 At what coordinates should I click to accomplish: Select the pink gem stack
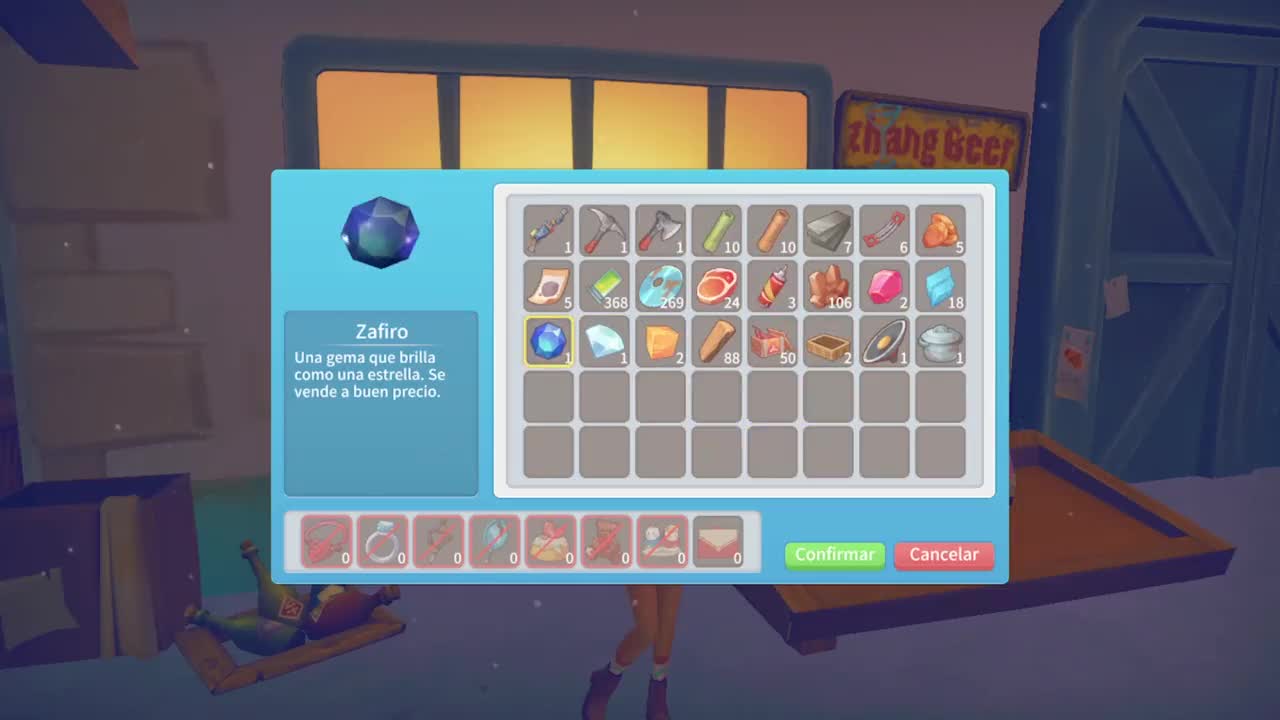coord(884,286)
